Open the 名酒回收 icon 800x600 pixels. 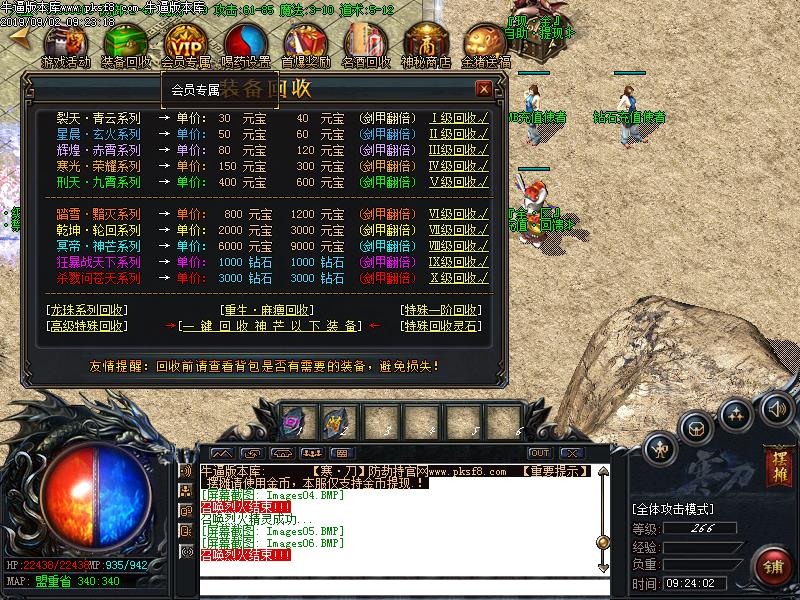365,43
